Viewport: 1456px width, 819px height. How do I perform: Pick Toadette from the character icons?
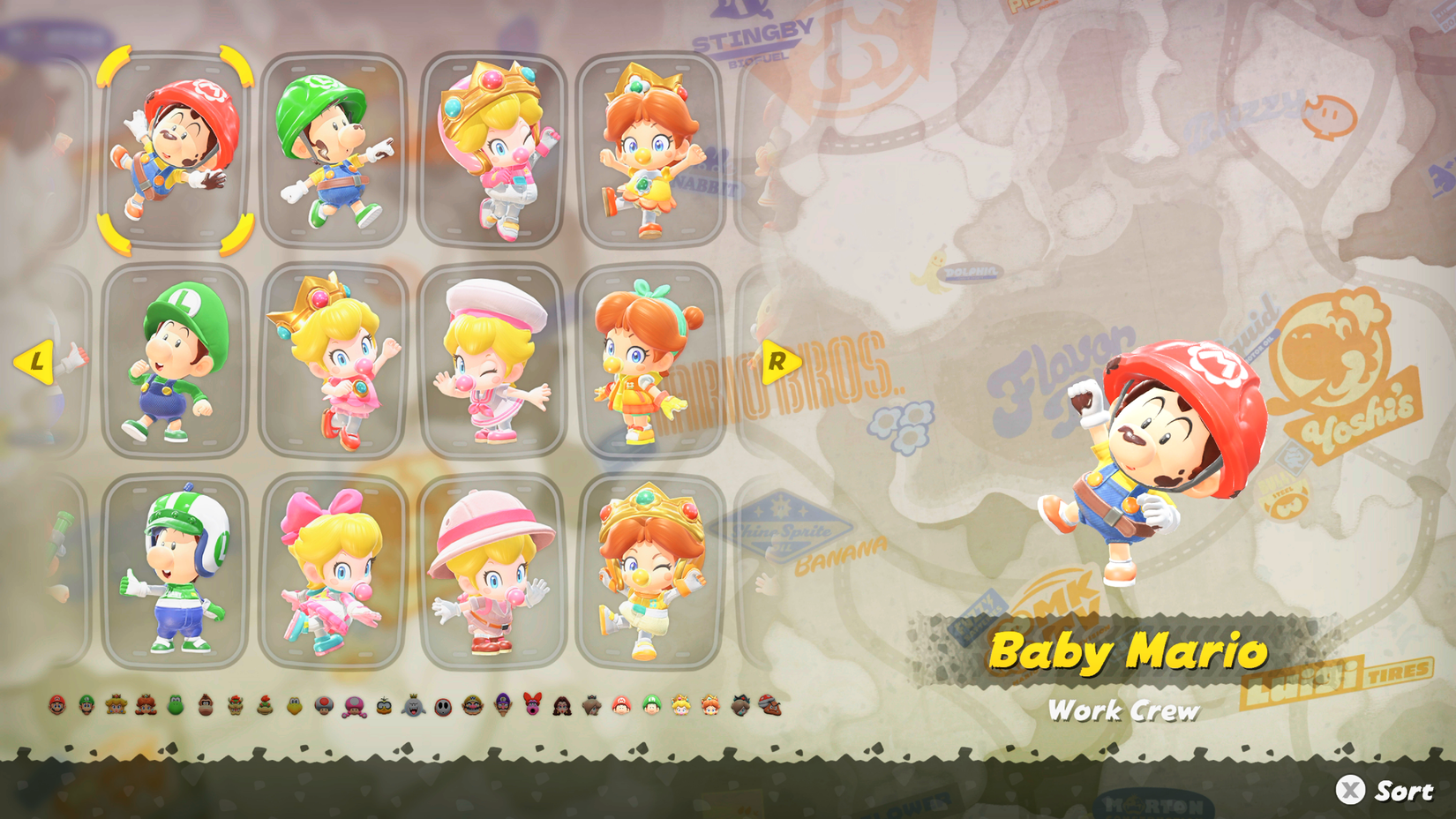[x=351, y=706]
